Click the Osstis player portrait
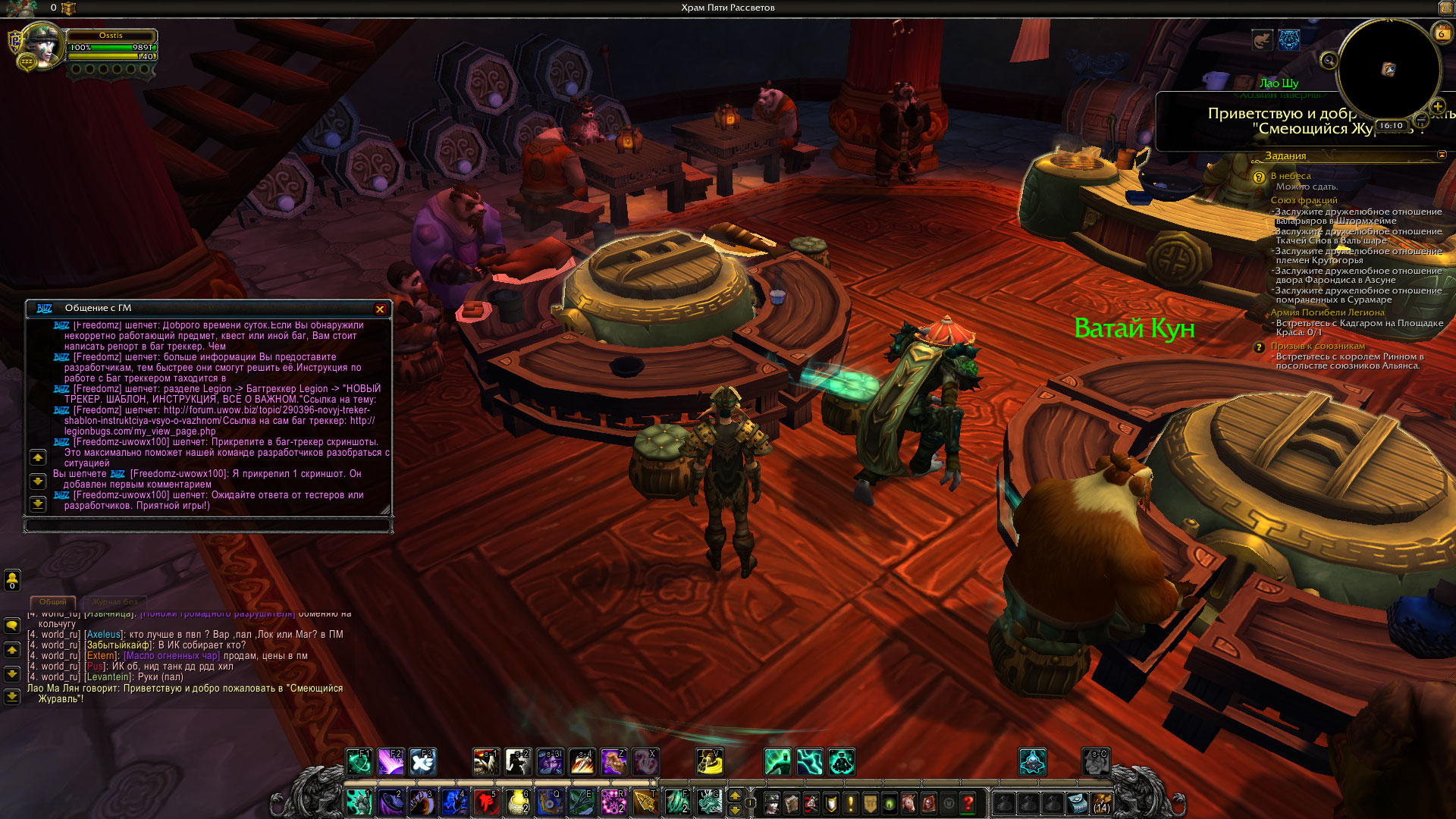 pos(41,45)
